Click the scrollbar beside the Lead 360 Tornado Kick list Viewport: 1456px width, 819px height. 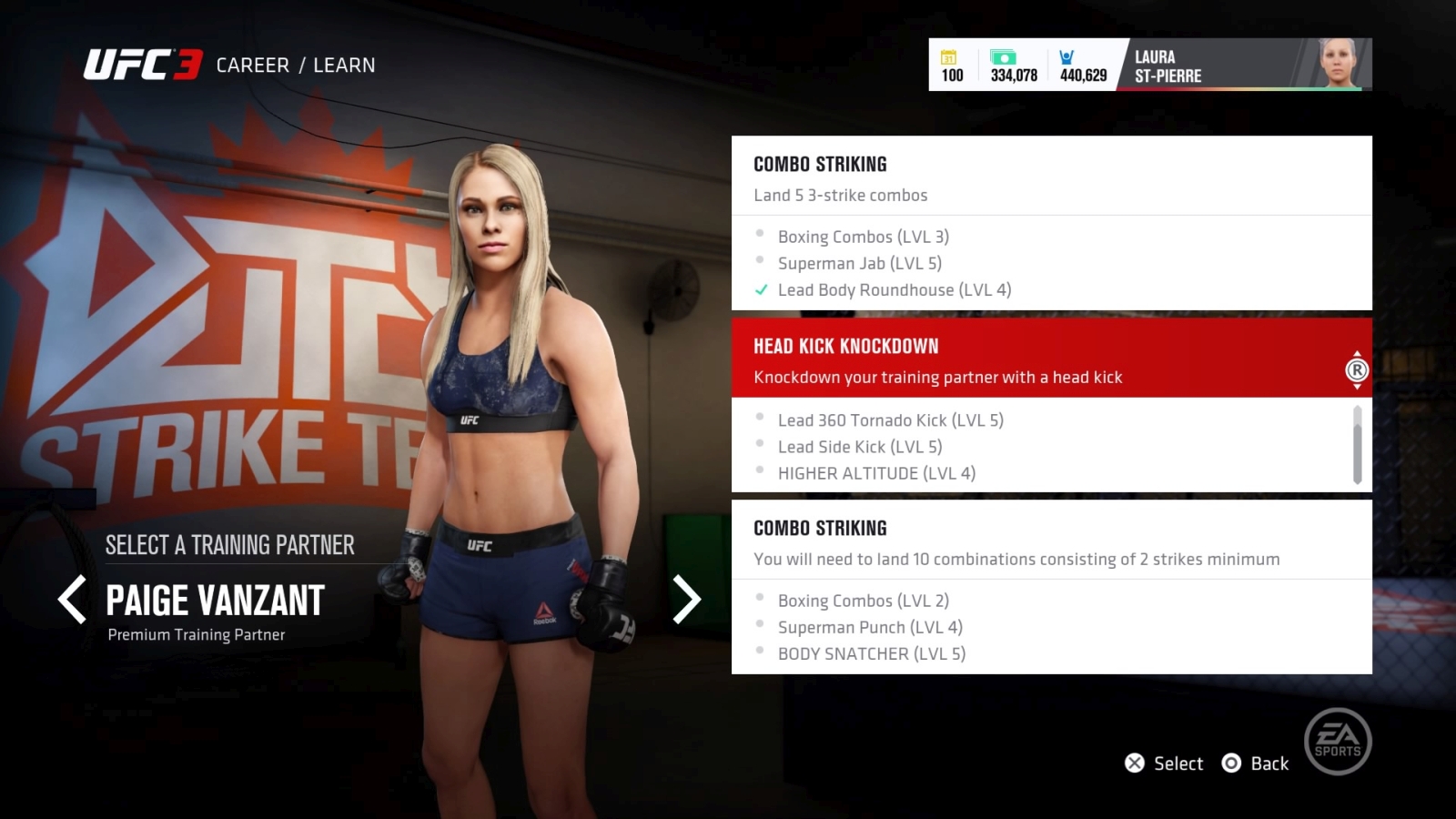point(1357,444)
